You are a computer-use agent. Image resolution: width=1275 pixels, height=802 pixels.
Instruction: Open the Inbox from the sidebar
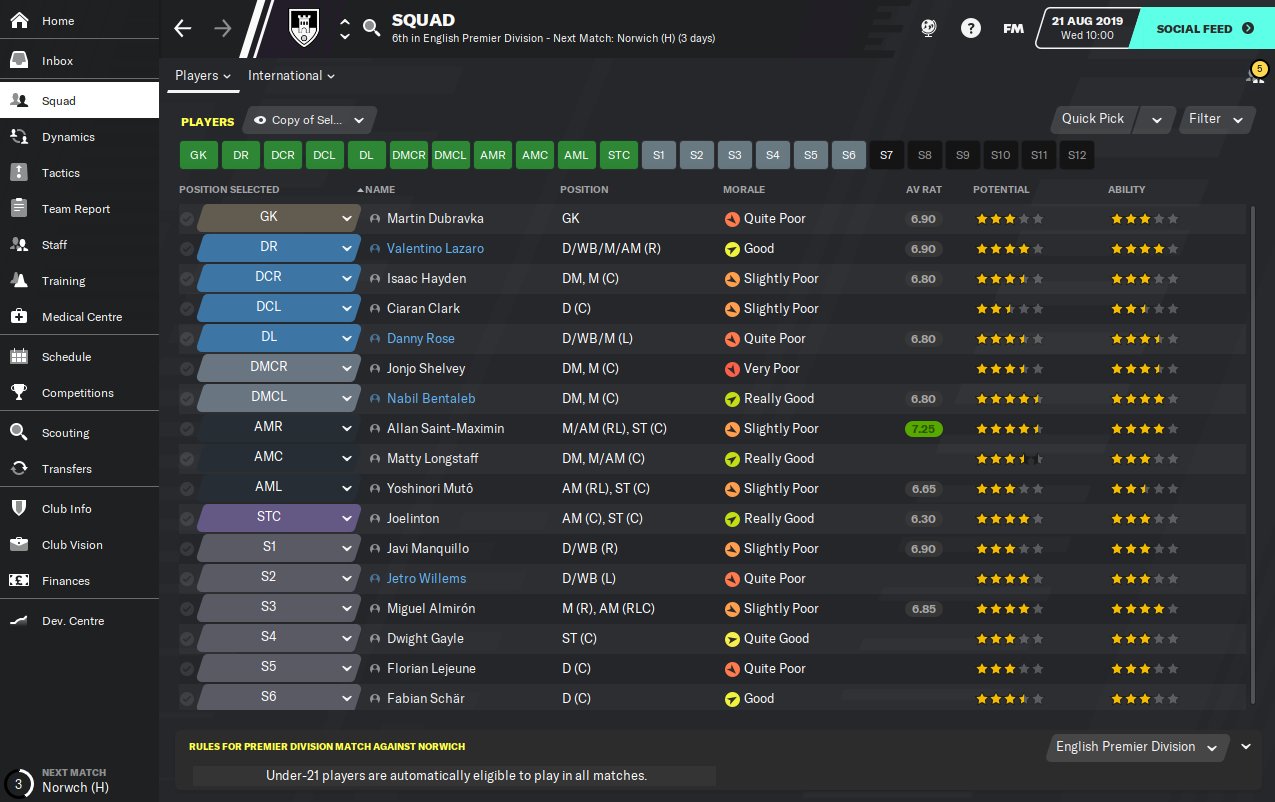(x=57, y=61)
